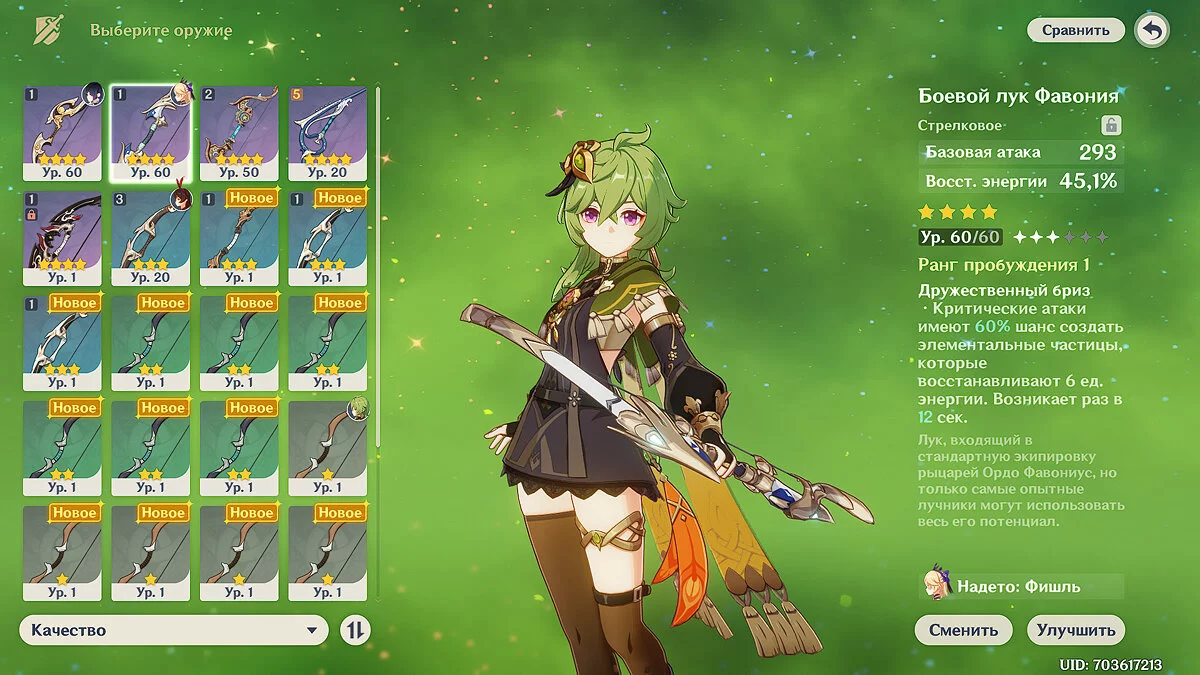Image resolution: width=1200 pixels, height=675 pixels.
Task: Choose the refinement 5 blue bow
Action: [327, 133]
